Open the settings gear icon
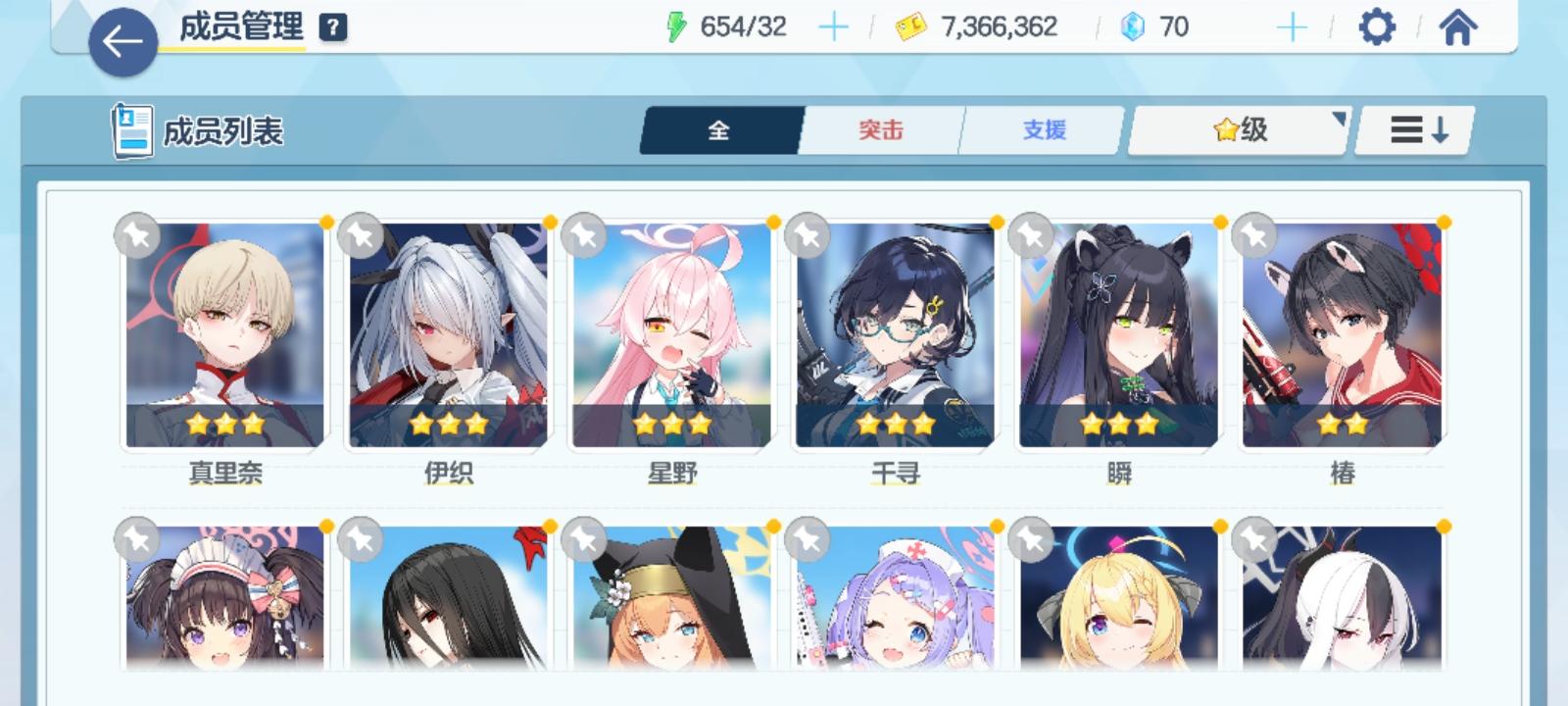Viewport: 1568px width, 706px height. pos(1379,26)
